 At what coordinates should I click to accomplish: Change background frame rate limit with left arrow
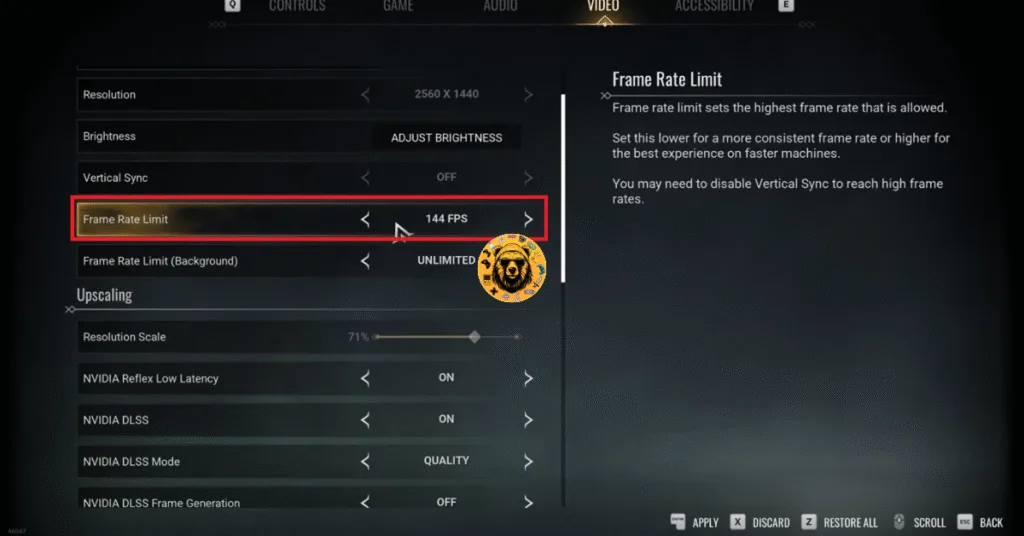(x=365, y=261)
